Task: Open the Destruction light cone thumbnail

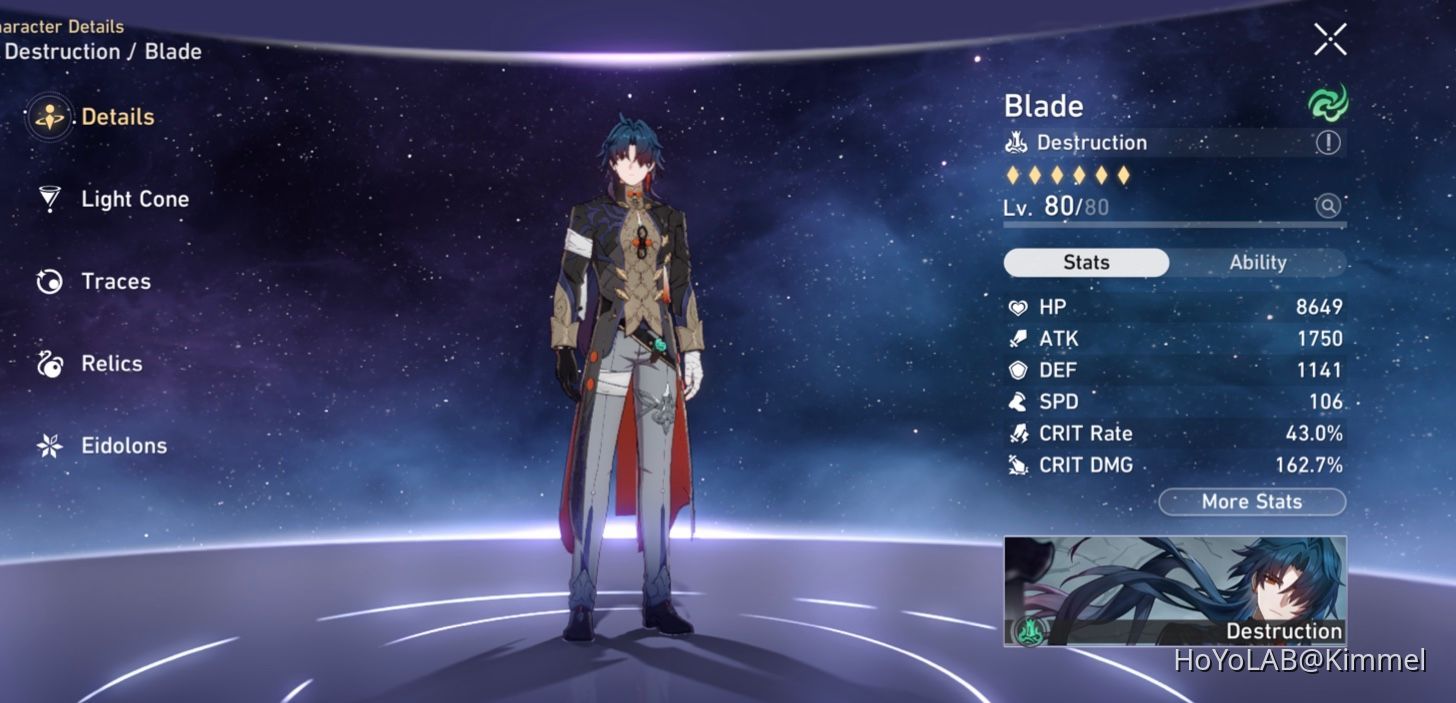Action: (x=1175, y=590)
